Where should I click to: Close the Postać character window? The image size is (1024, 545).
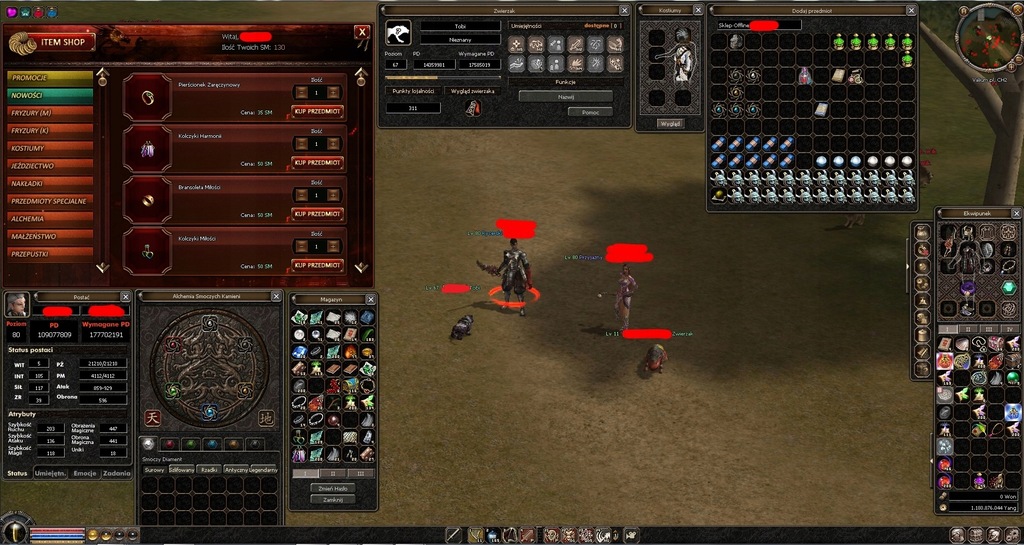(125, 297)
